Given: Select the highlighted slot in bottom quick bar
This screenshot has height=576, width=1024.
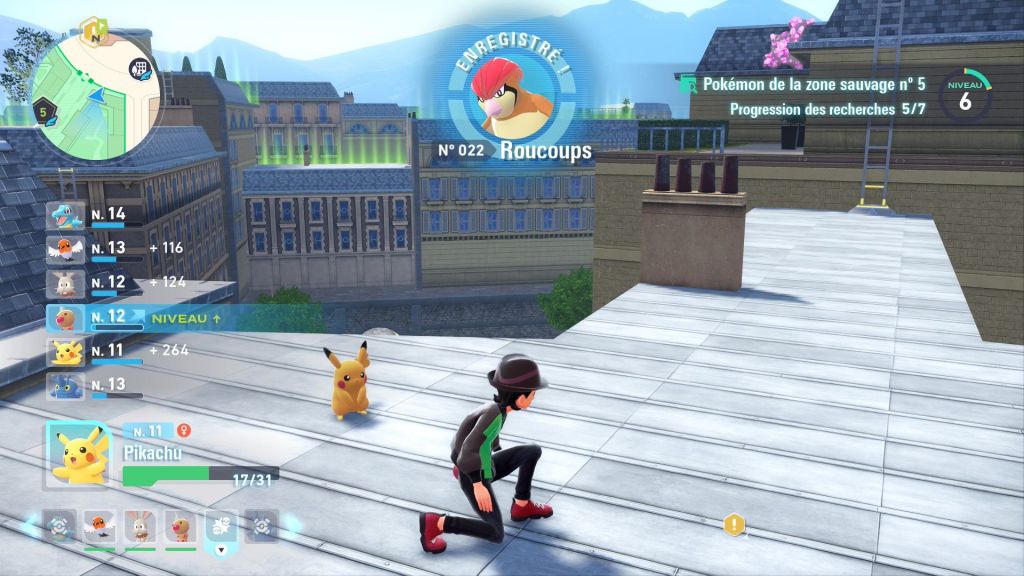Looking at the screenshot, I should click(220, 525).
